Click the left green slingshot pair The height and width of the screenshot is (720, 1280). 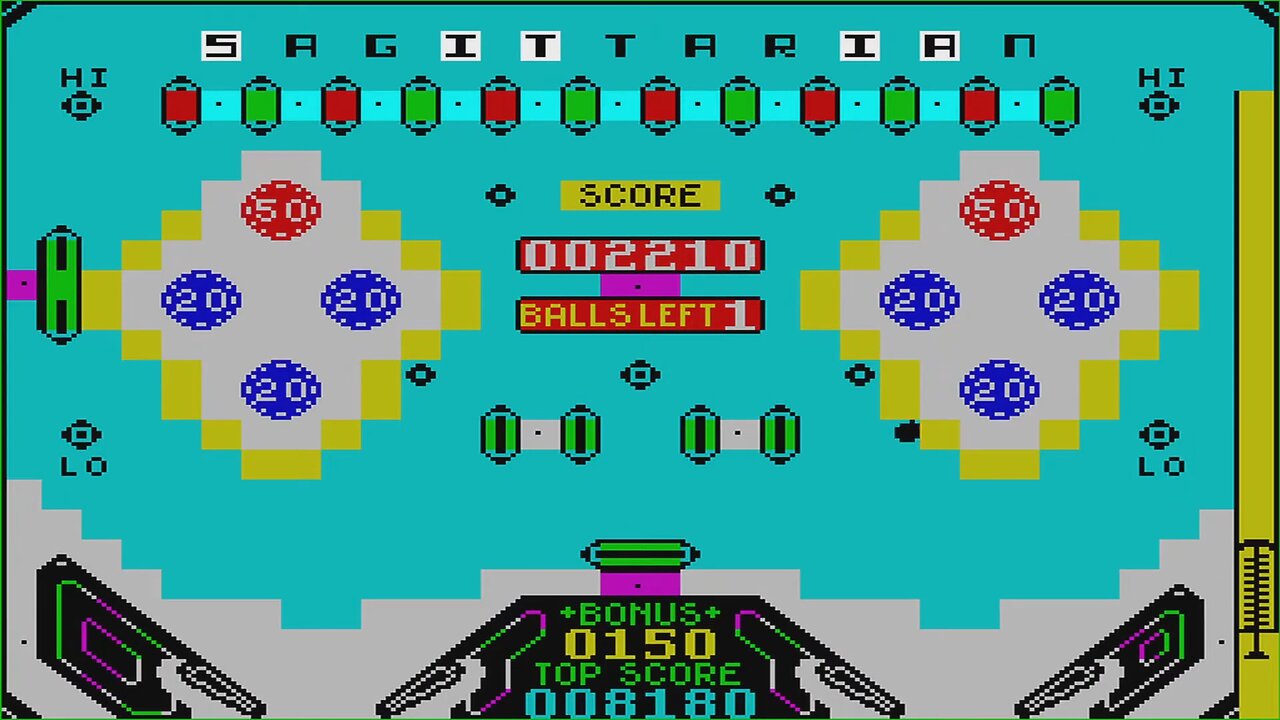click(538, 432)
